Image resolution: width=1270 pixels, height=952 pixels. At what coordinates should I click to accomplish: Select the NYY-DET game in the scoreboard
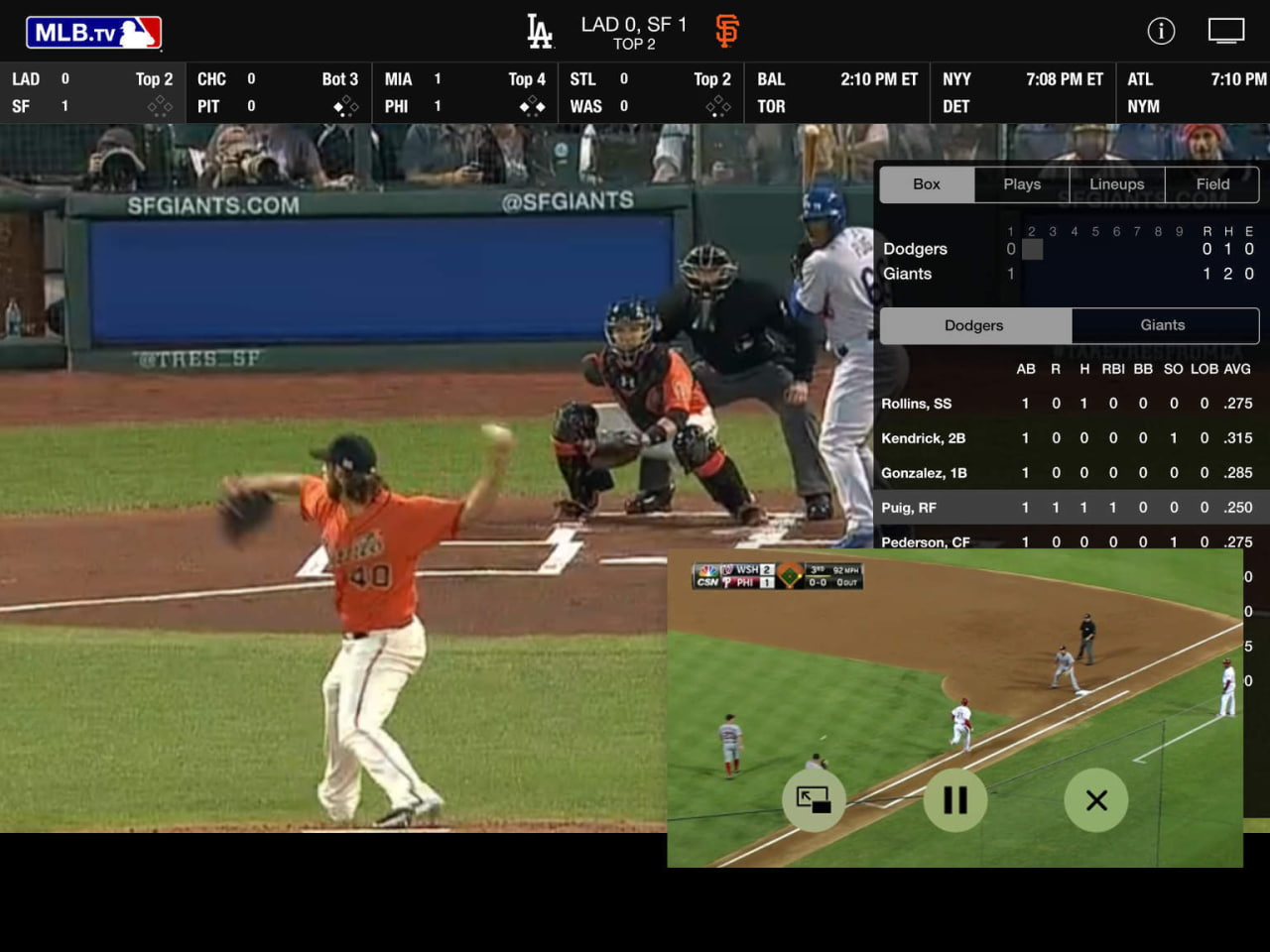click(x=1022, y=92)
